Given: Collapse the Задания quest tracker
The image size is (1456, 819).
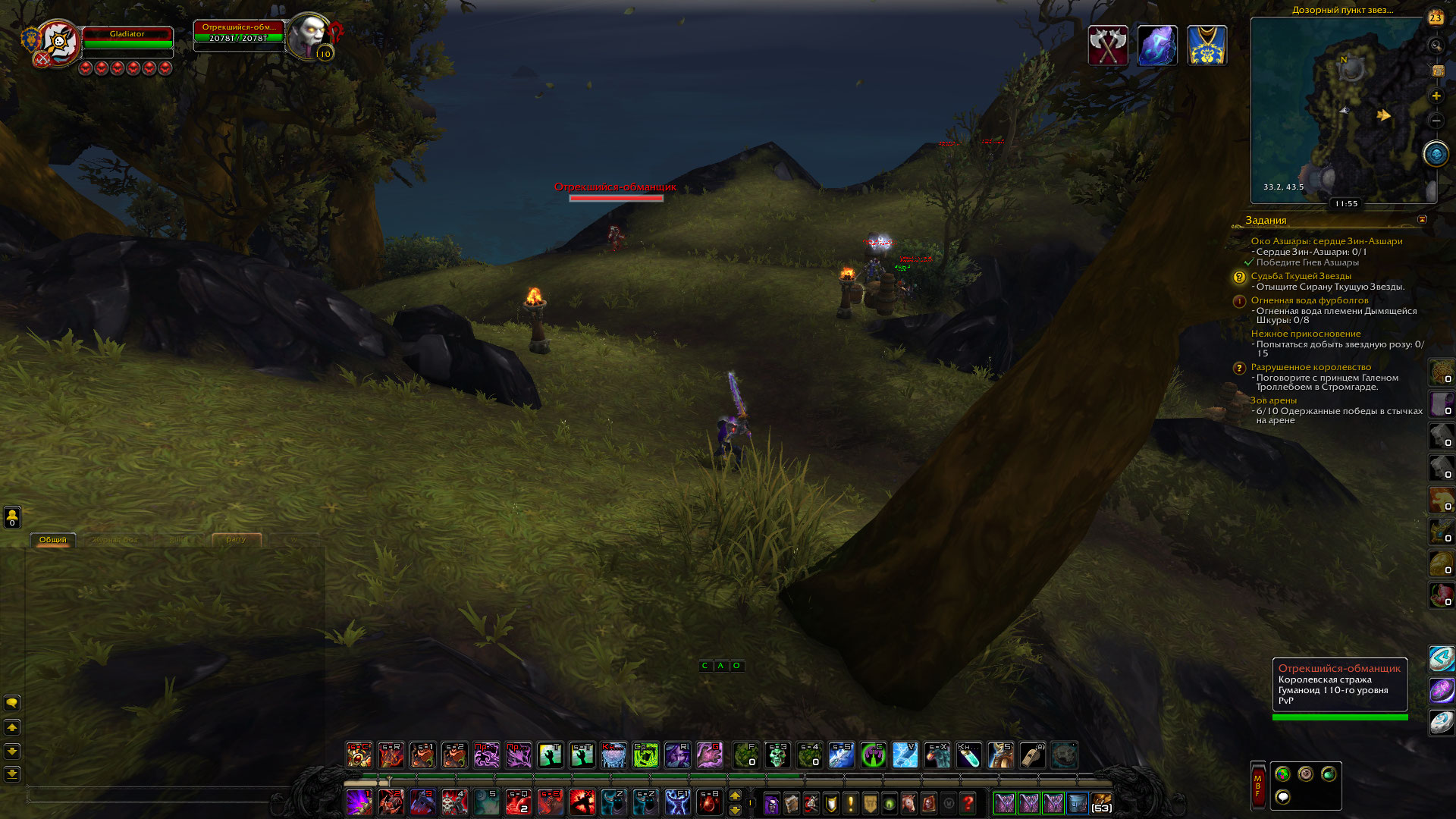Looking at the screenshot, I should 1422,220.
